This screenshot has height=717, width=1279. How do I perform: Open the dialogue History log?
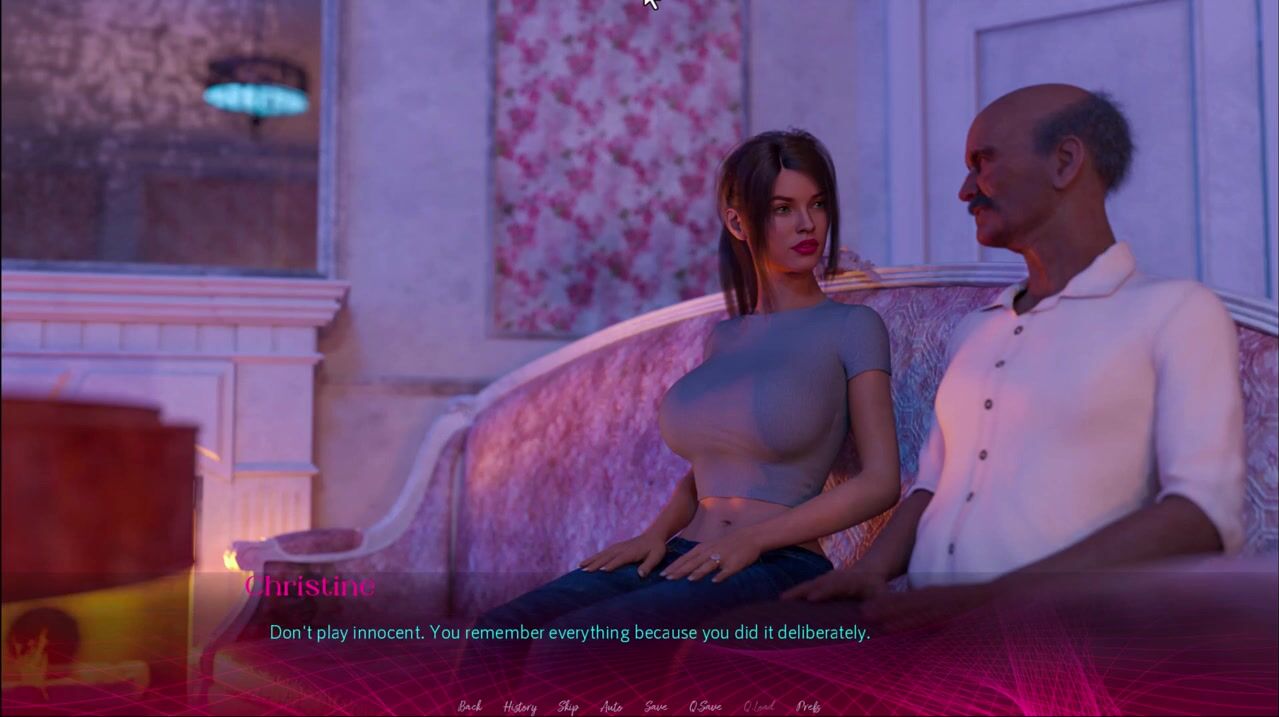519,707
